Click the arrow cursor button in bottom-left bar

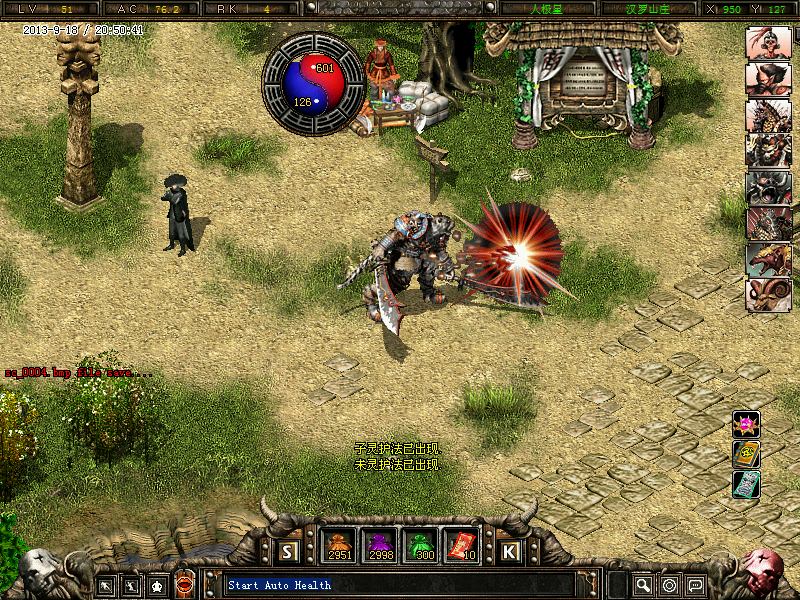(x=105, y=584)
